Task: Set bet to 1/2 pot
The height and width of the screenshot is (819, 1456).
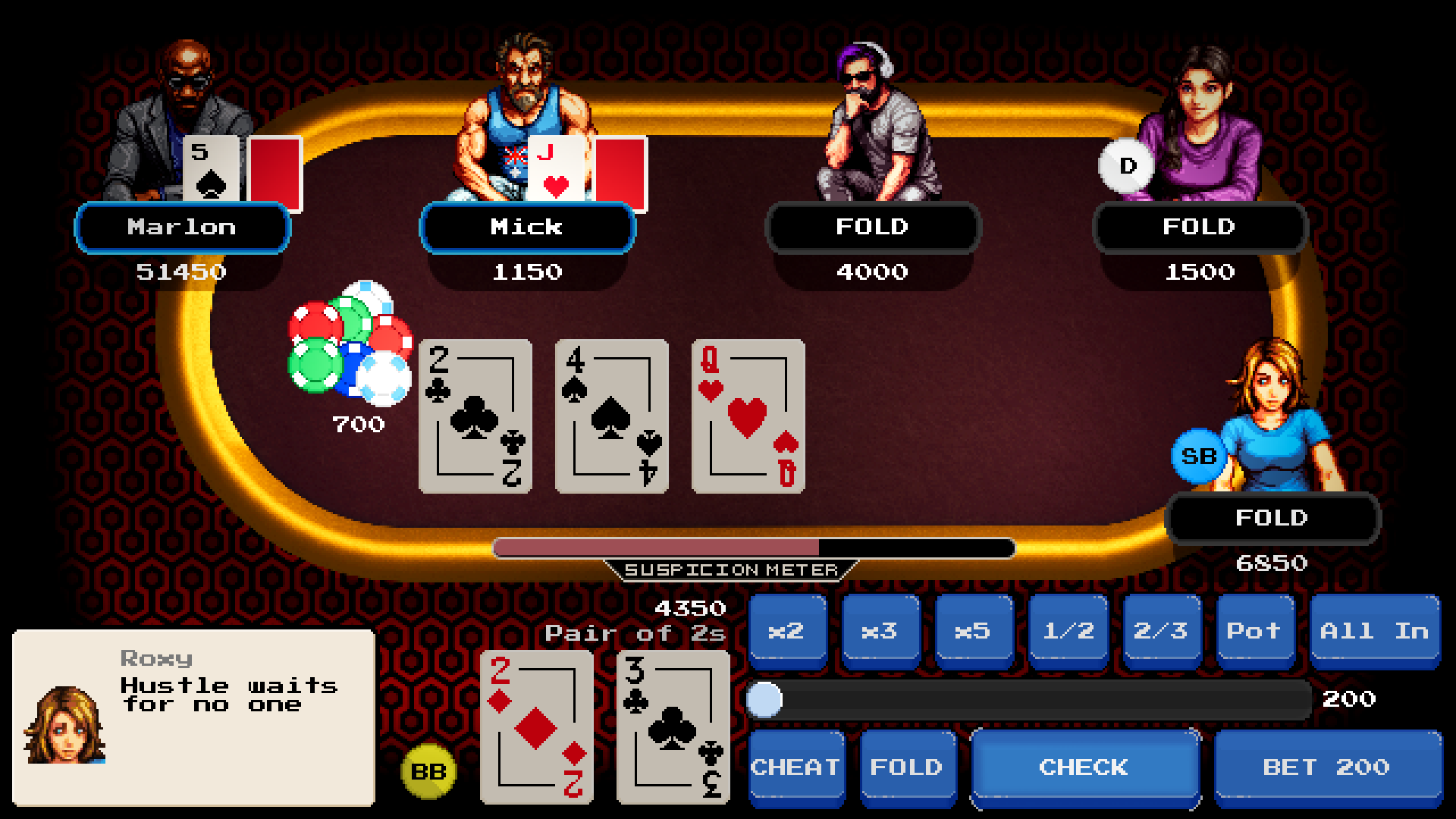Action: pos(1068,631)
